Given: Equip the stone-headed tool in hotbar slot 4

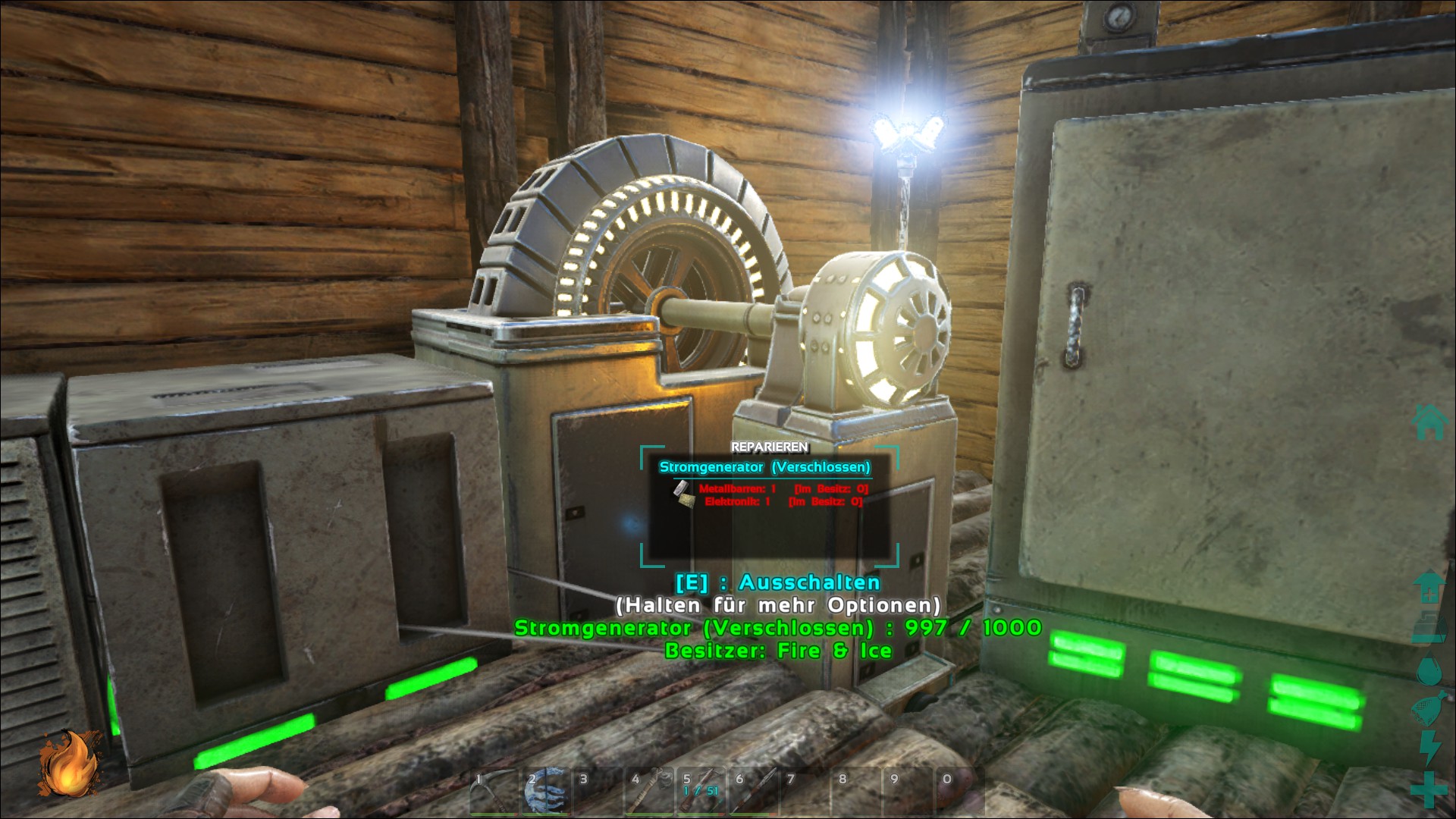Looking at the screenshot, I should click(x=649, y=792).
